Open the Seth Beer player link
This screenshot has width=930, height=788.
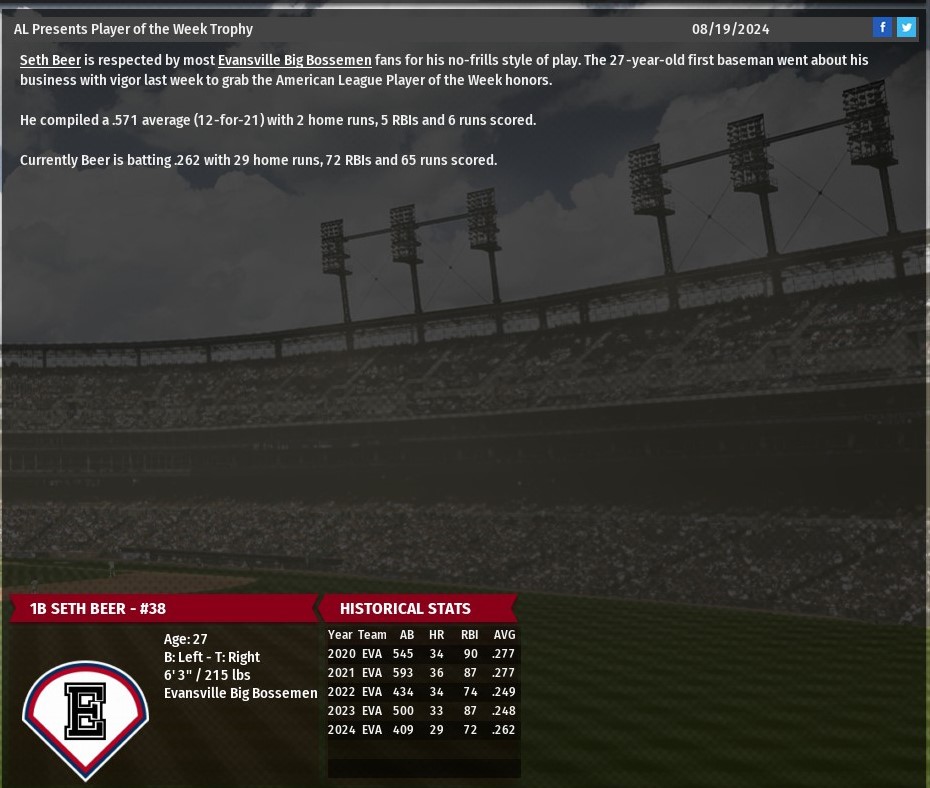pos(50,60)
